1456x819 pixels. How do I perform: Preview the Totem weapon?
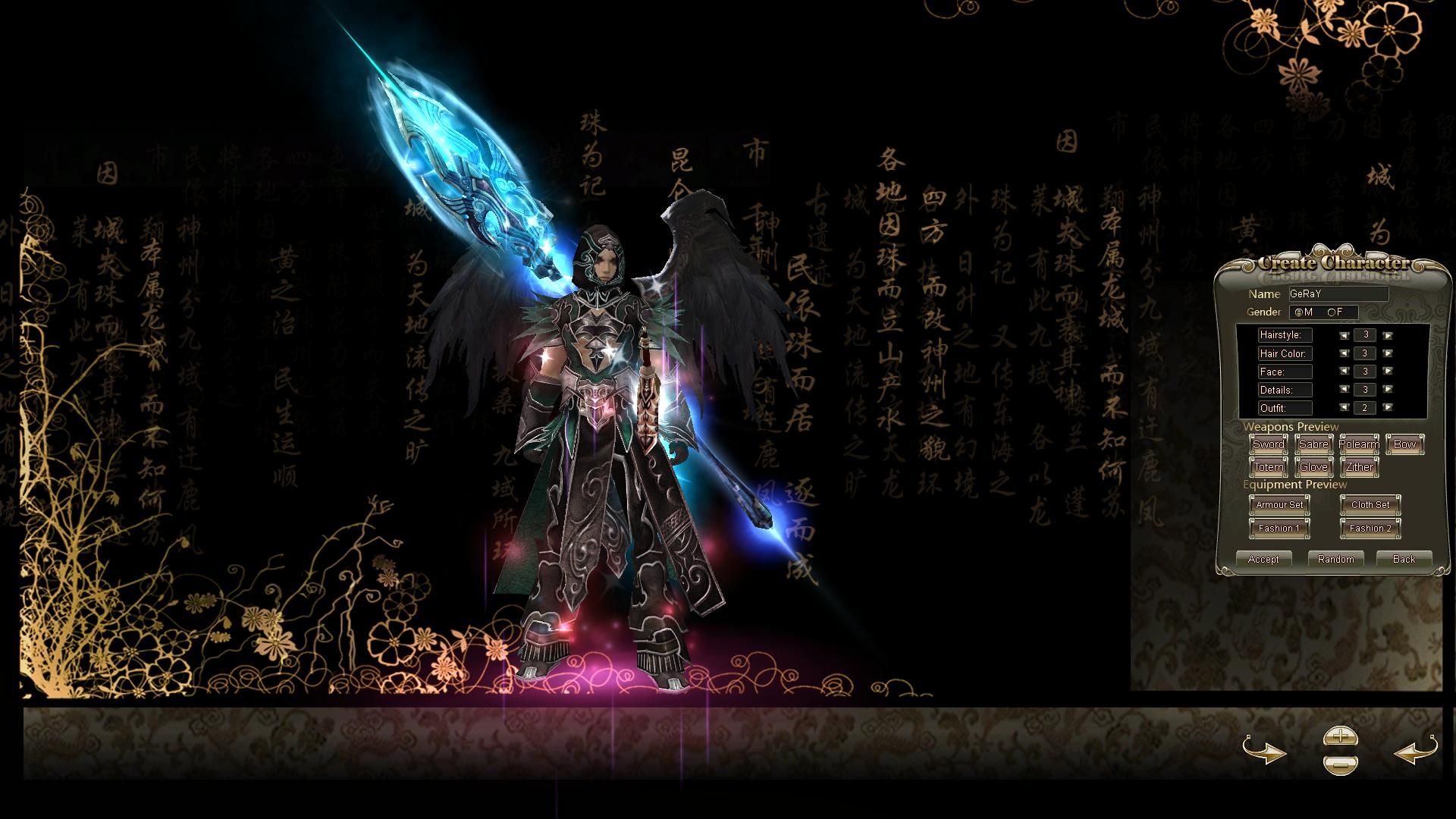pyautogui.click(x=1268, y=467)
